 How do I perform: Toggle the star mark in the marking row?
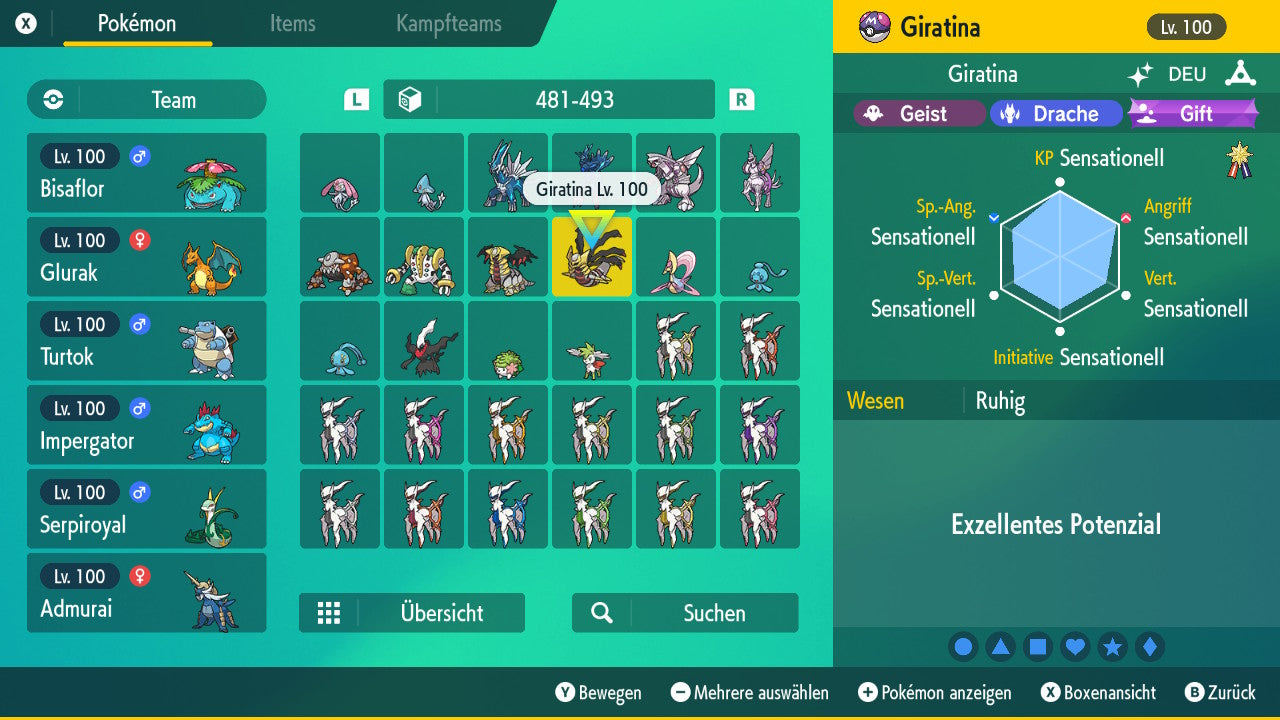[x=1112, y=647]
